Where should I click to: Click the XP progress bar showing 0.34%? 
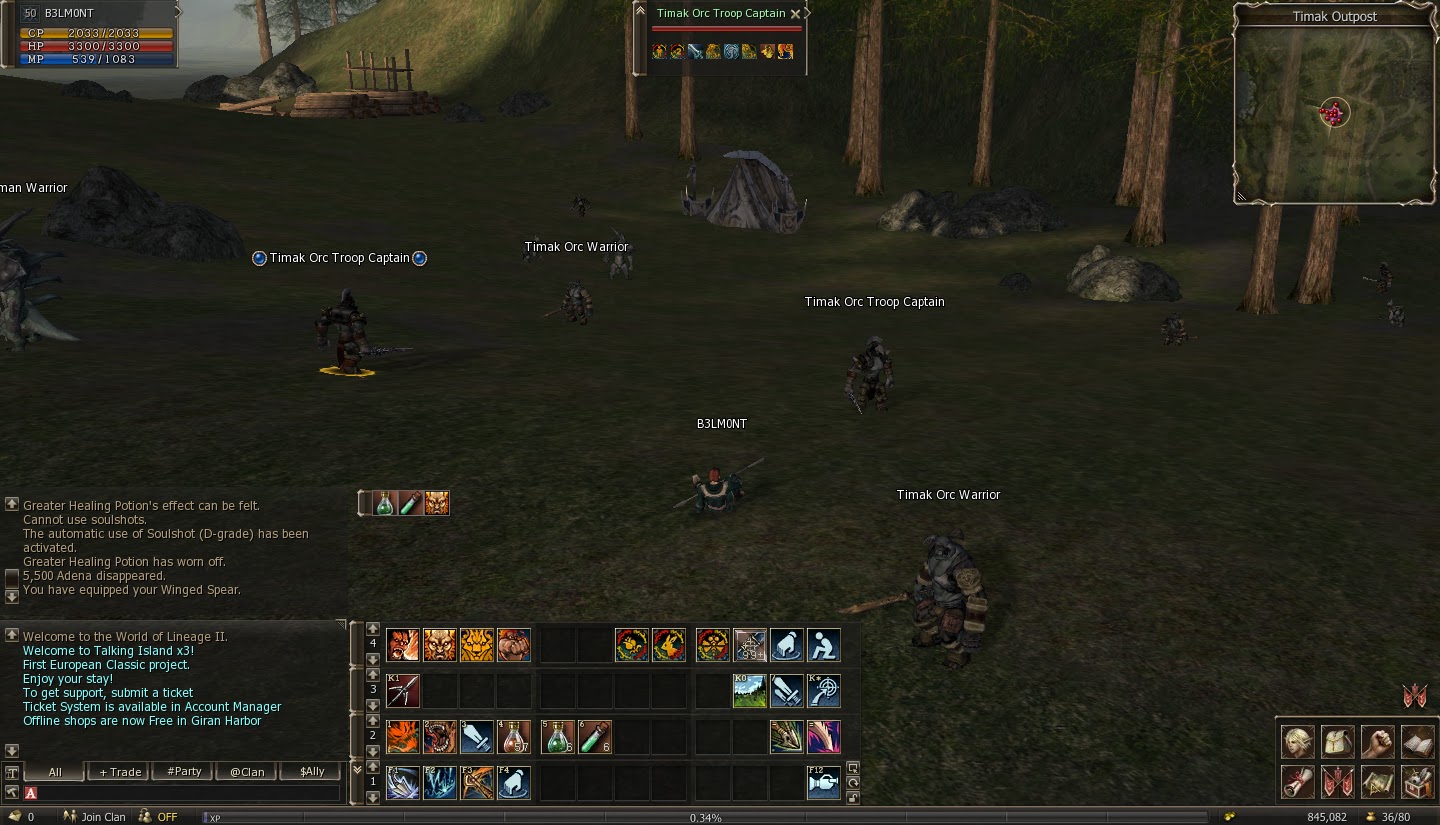707,817
